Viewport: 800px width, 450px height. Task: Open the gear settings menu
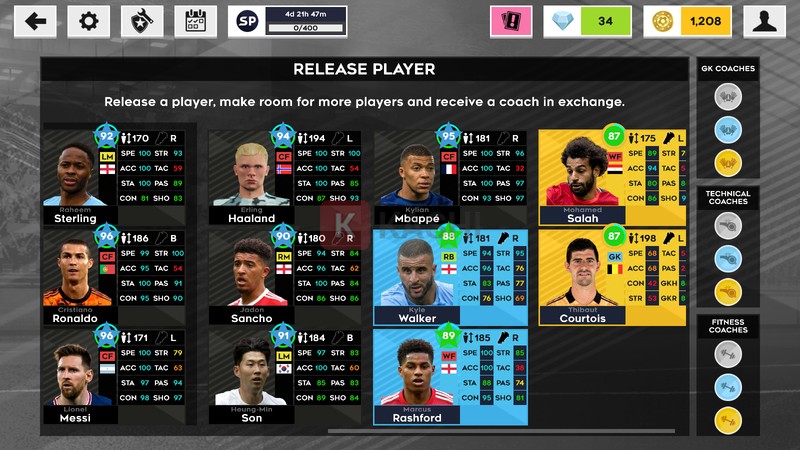89,21
